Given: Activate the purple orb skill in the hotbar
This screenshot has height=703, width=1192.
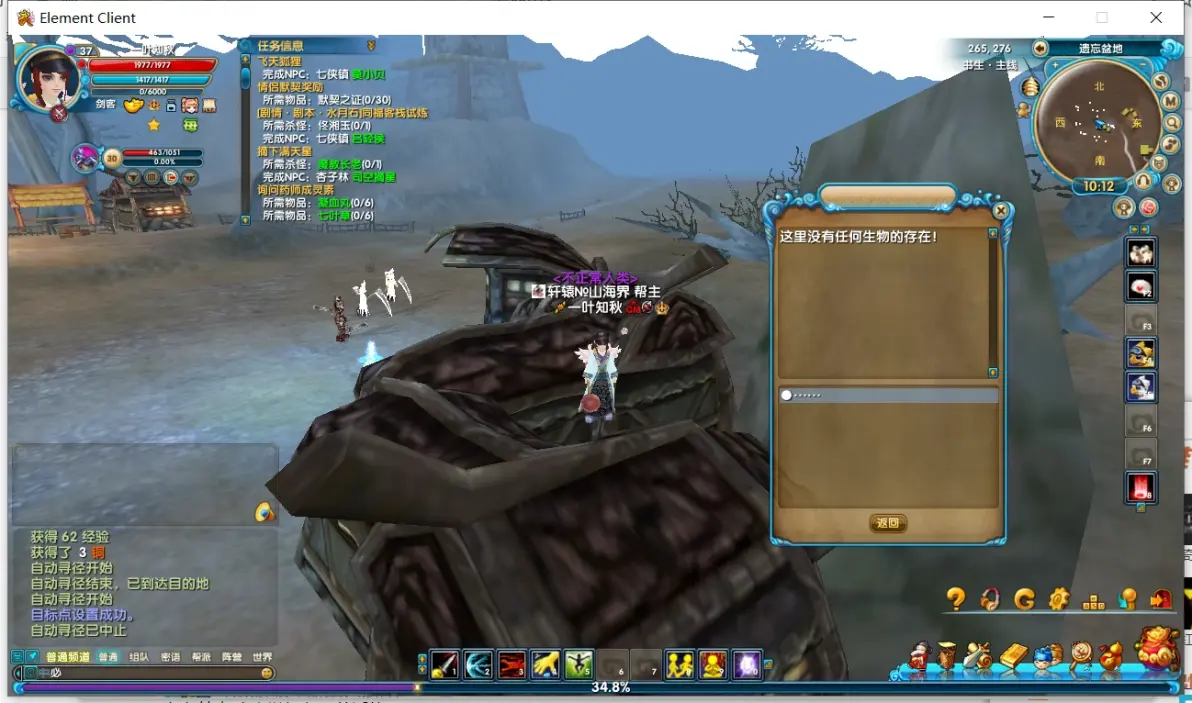Looking at the screenshot, I should [746, 664].
